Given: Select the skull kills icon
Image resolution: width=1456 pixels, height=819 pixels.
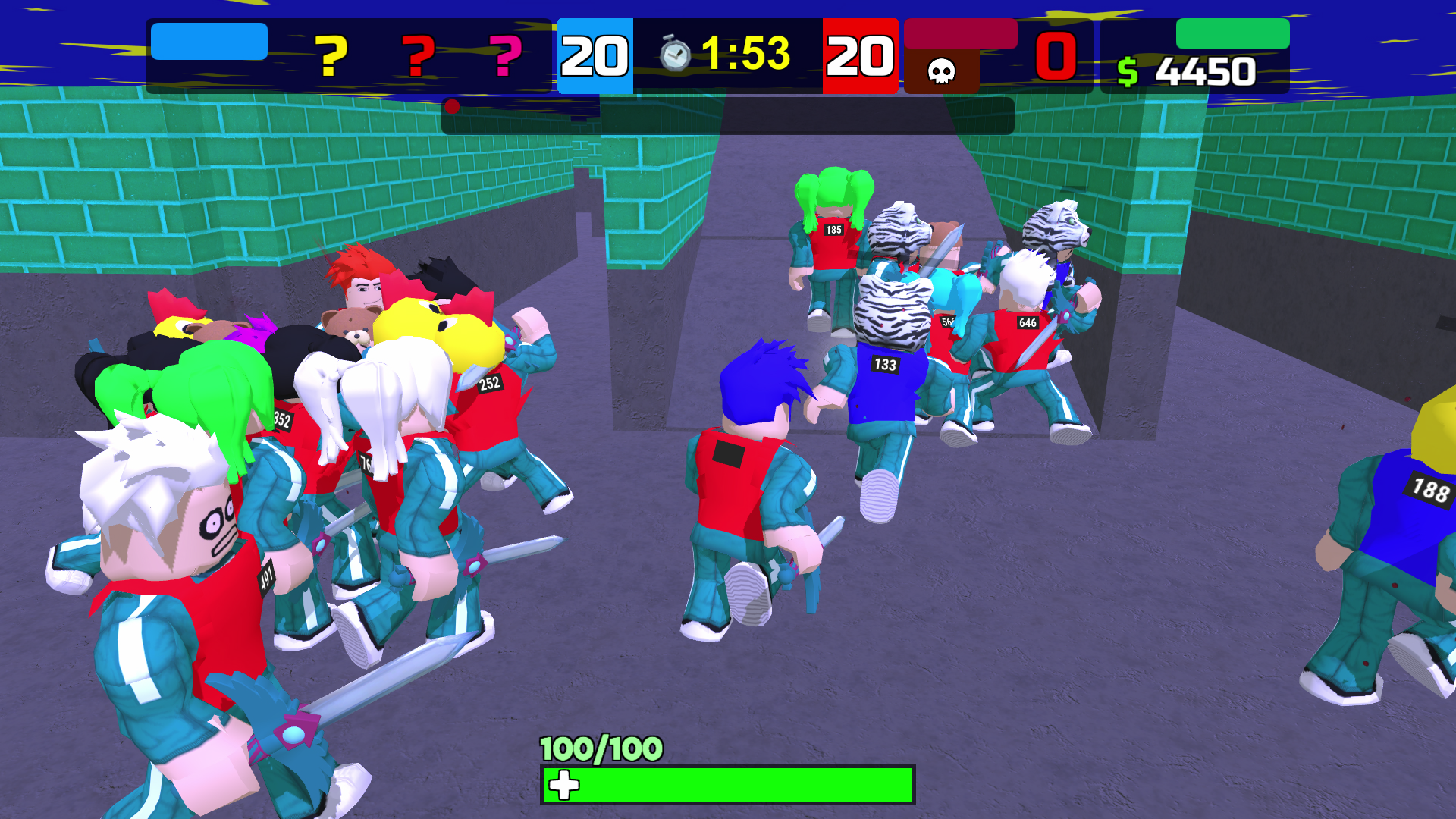Looking at the screenshot, I should click(940, 72).
